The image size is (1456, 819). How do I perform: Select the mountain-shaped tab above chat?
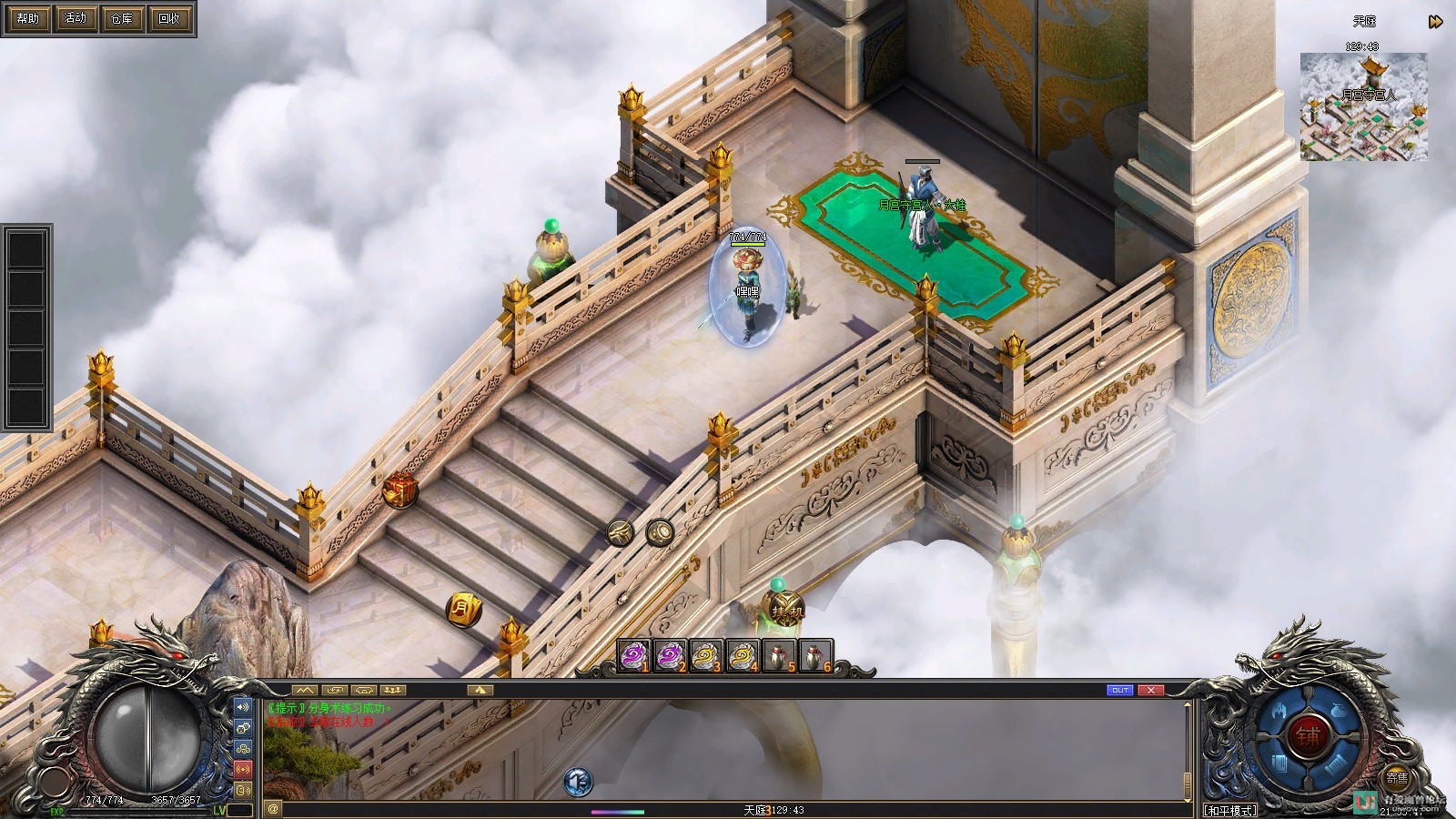click(304, 691)
